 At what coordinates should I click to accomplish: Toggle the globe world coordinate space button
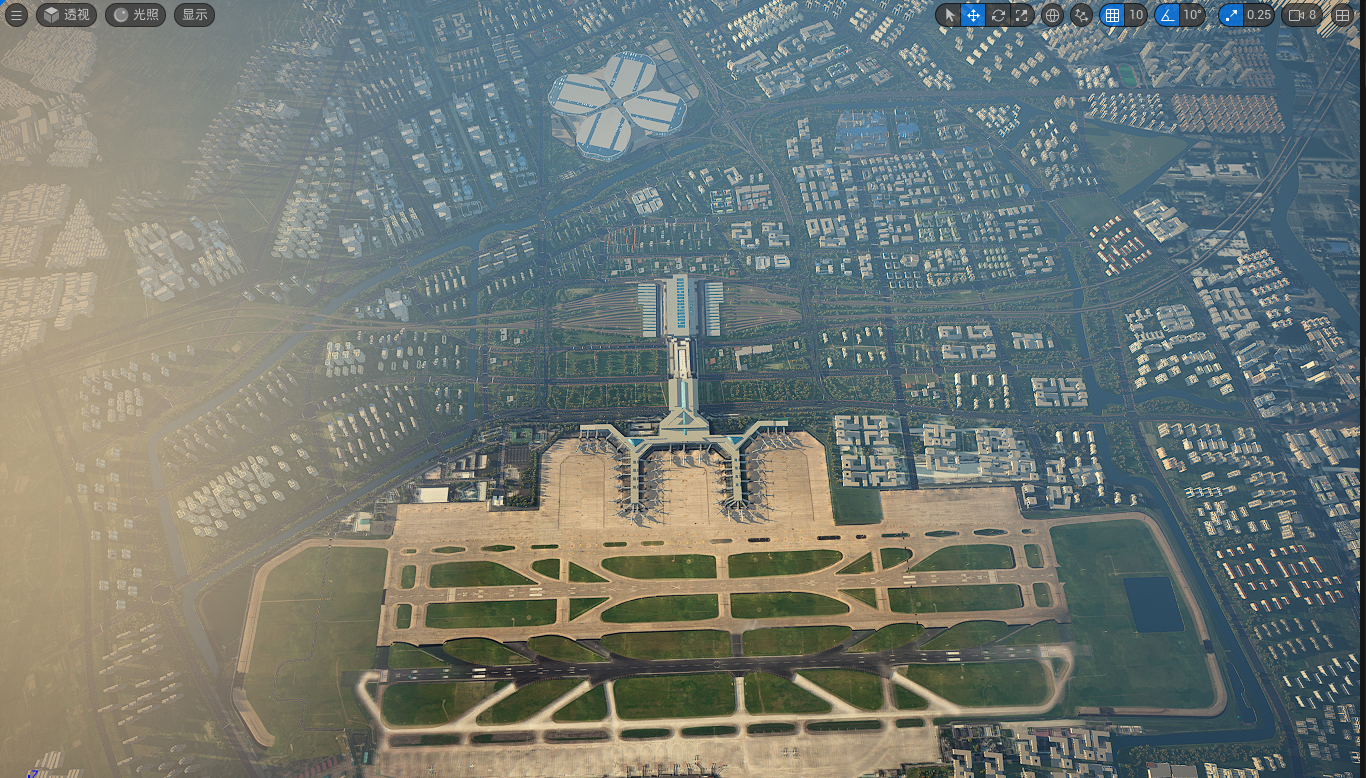[1052, 15]
